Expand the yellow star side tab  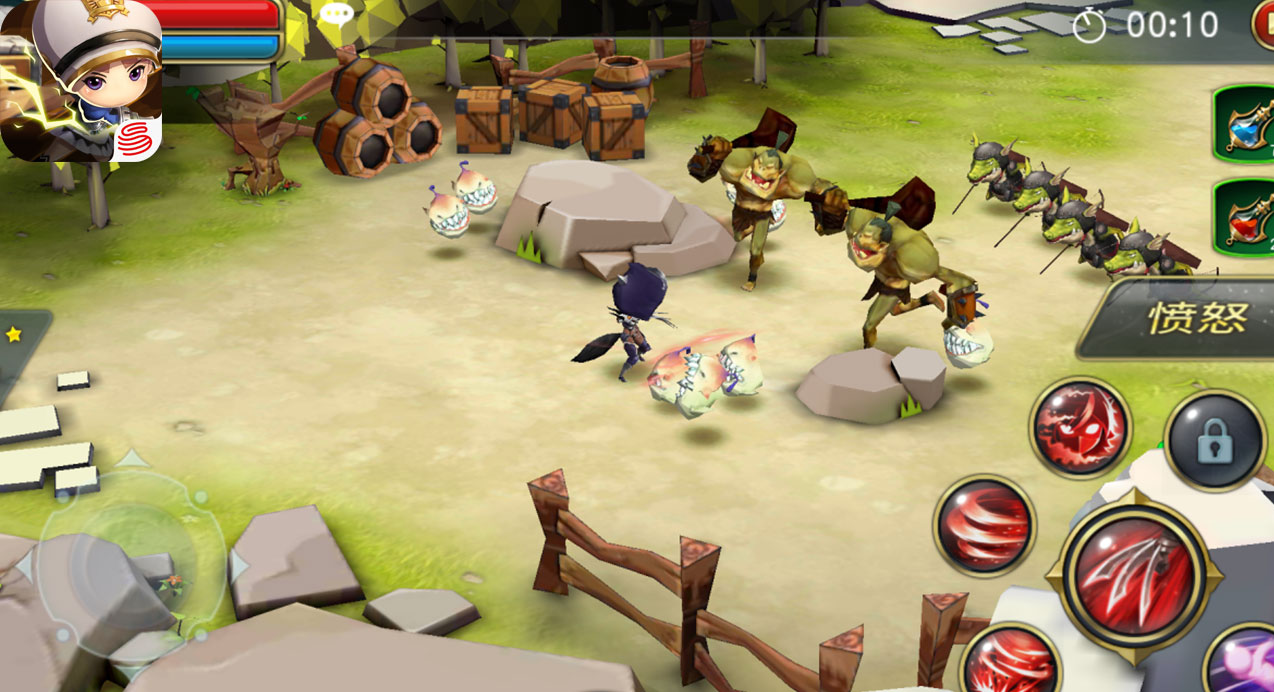pyautogui.click(x=15, y=336)
